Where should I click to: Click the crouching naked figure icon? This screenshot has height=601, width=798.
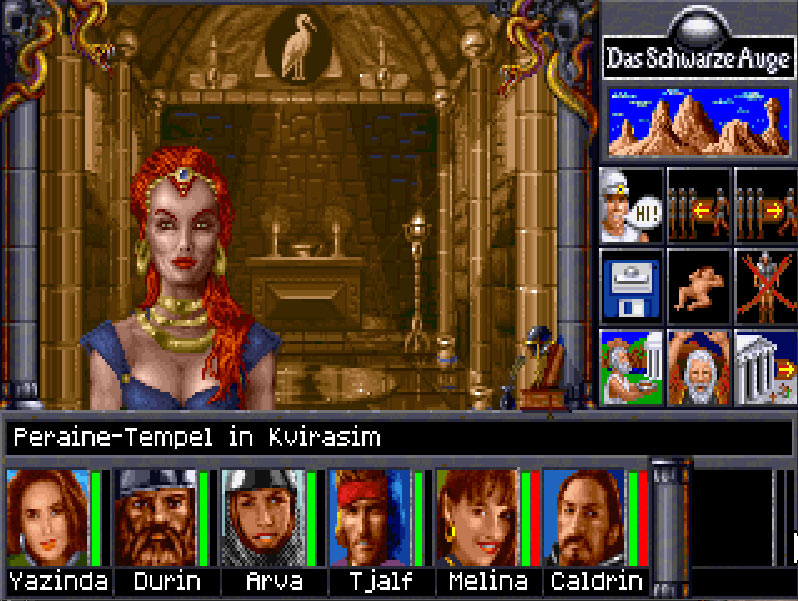(x=698, y=284)
